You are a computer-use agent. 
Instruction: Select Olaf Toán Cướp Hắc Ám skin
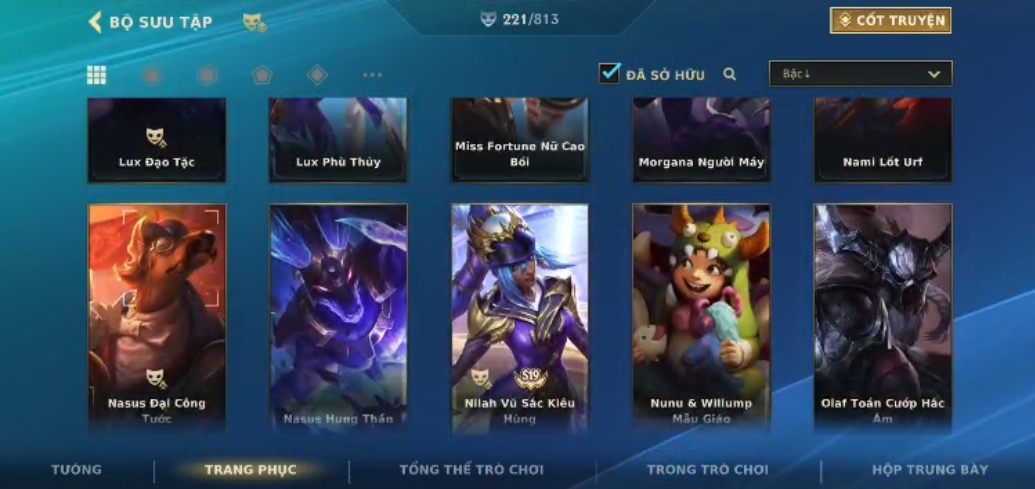pyautogui.click(x=883, y=318)
